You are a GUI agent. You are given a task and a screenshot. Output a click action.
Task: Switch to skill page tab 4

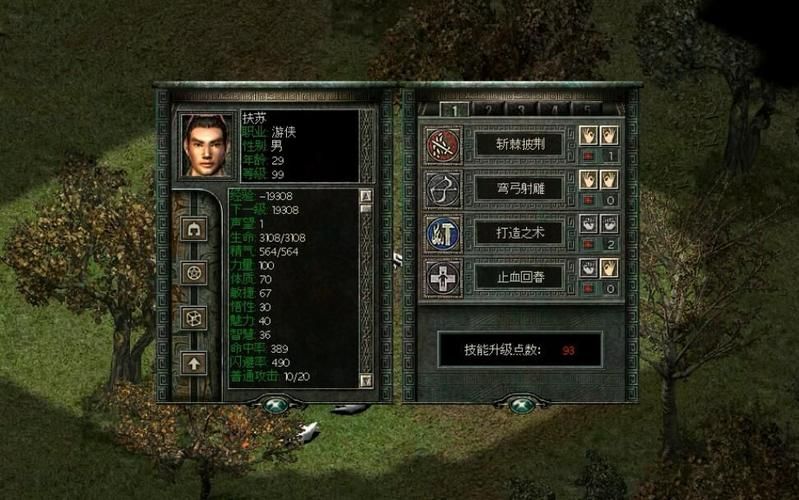point(553,109)
